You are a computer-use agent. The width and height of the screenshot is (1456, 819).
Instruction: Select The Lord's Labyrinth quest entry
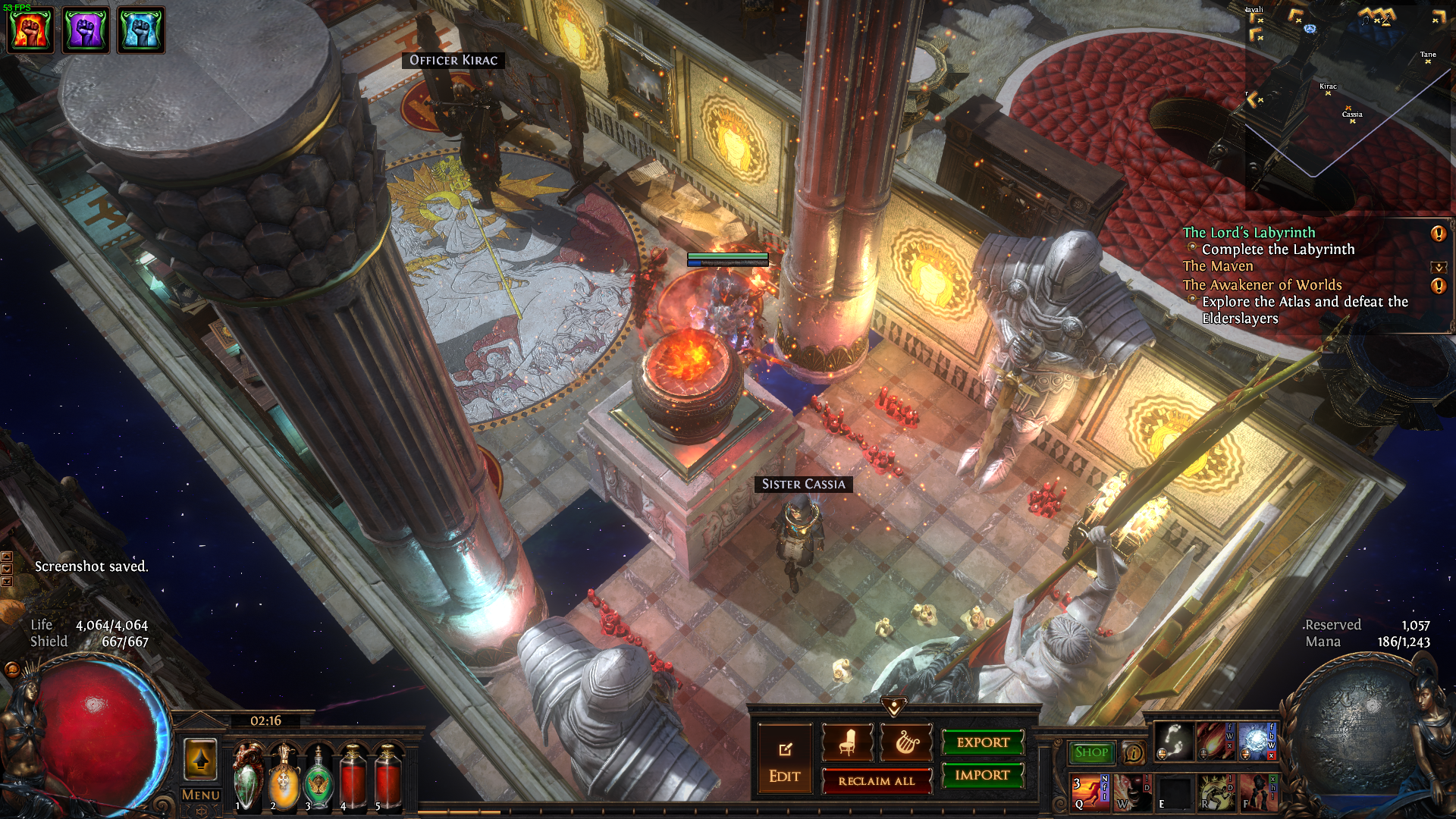(1249, 233)
